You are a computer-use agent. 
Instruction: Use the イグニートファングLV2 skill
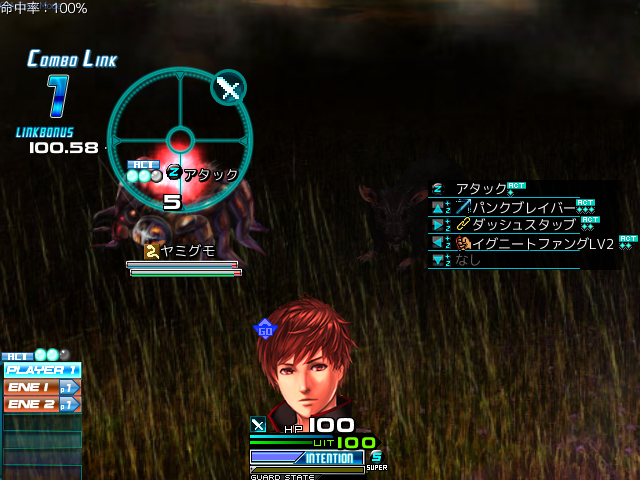coord(534,243)
